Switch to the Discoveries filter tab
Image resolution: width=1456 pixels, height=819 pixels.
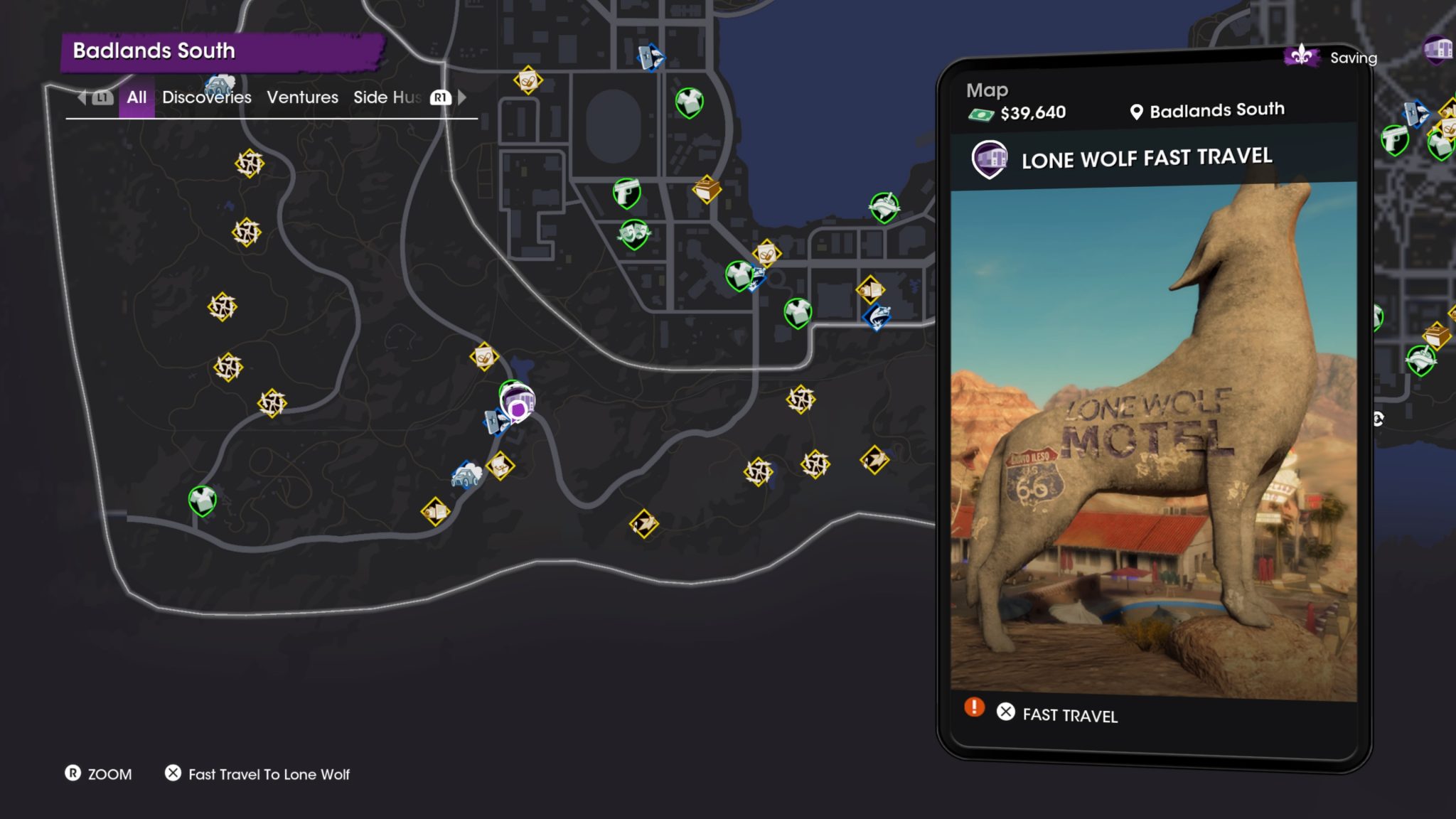point(206,97)
